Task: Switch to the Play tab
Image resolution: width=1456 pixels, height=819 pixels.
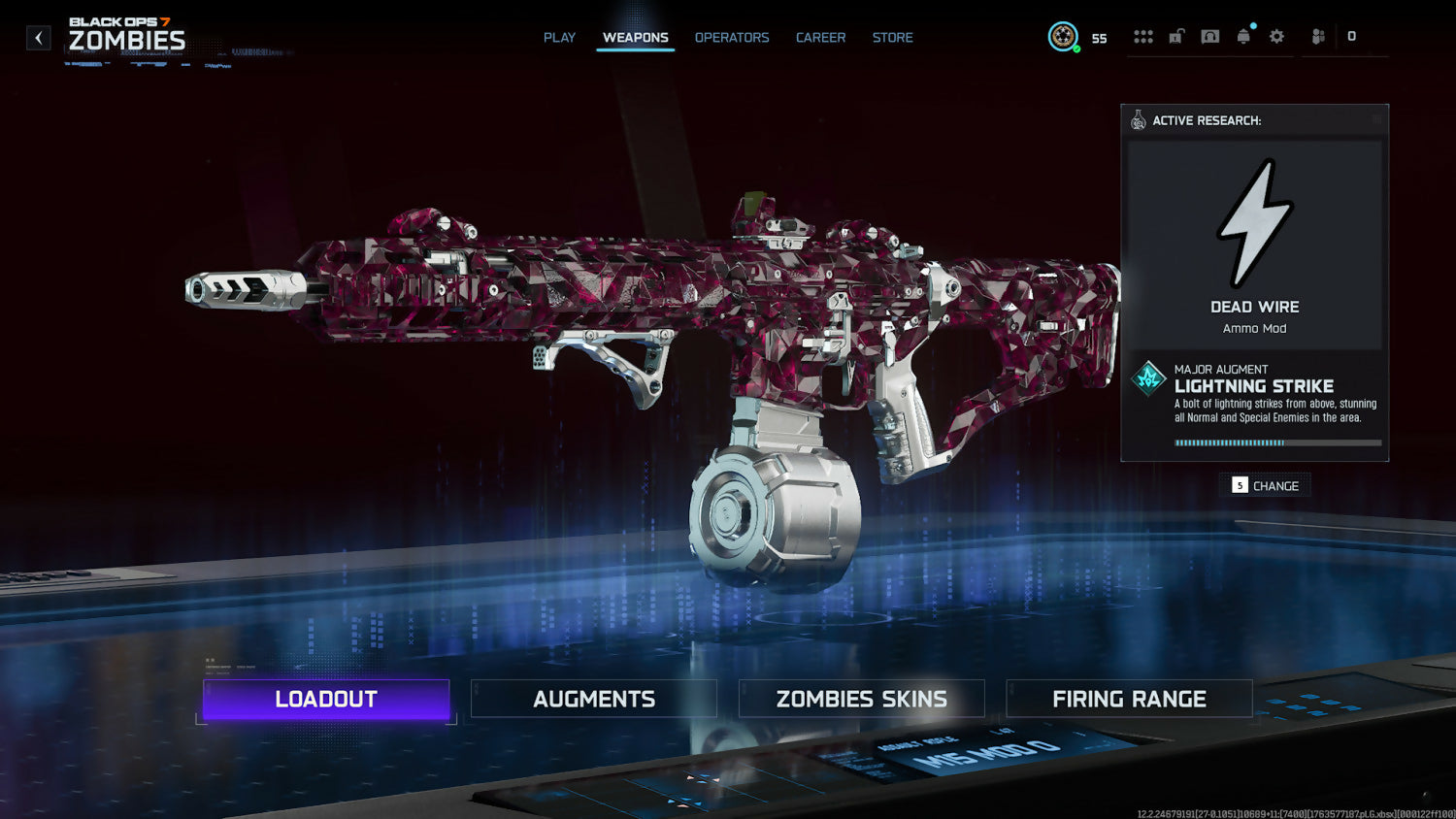Action: (x=559, y=38)
